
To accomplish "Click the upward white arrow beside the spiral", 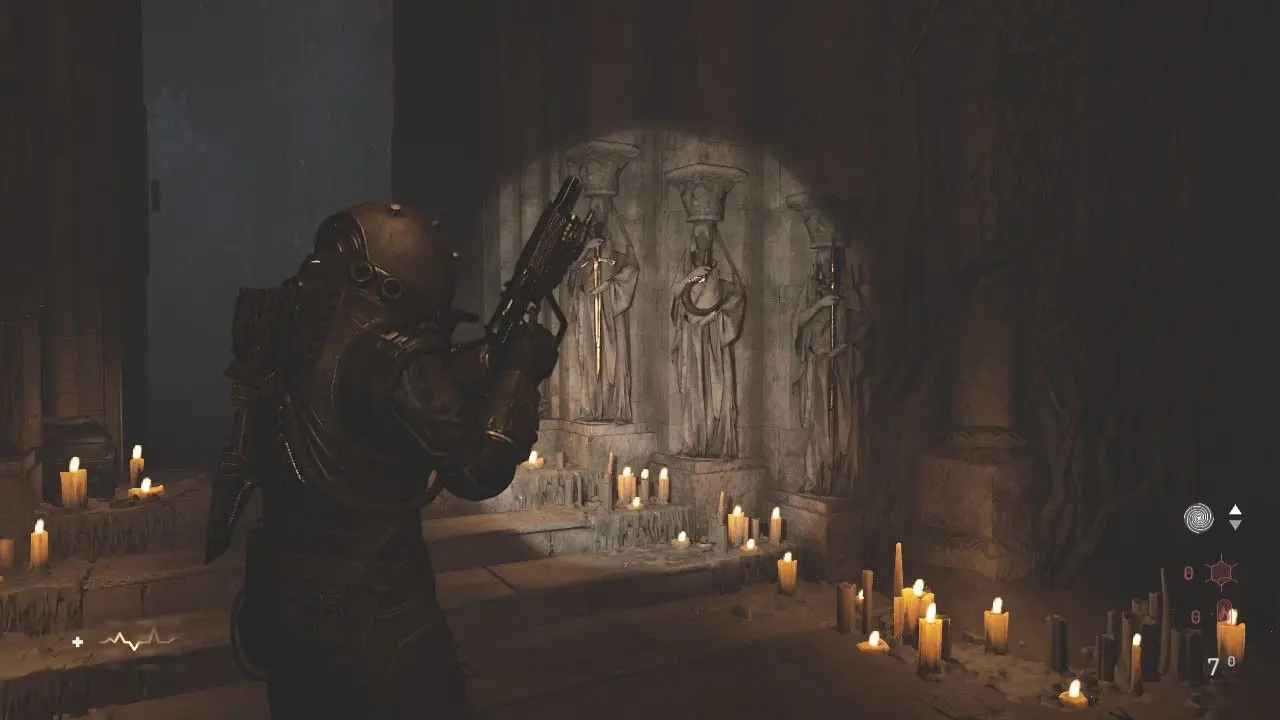I will (x=1235, y=510).
